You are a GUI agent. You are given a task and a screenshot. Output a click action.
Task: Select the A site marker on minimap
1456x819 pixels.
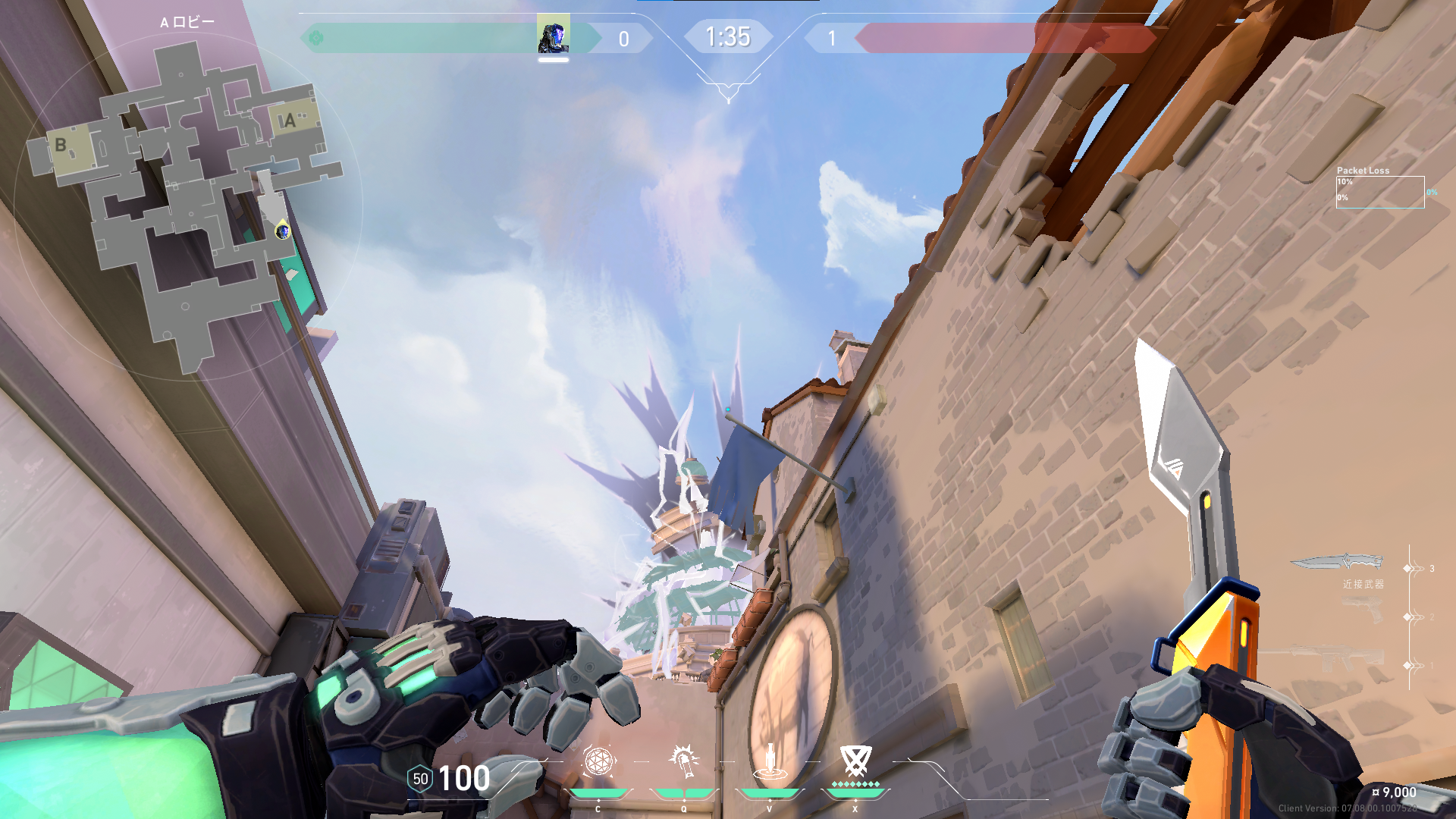[x=288, y=121]
